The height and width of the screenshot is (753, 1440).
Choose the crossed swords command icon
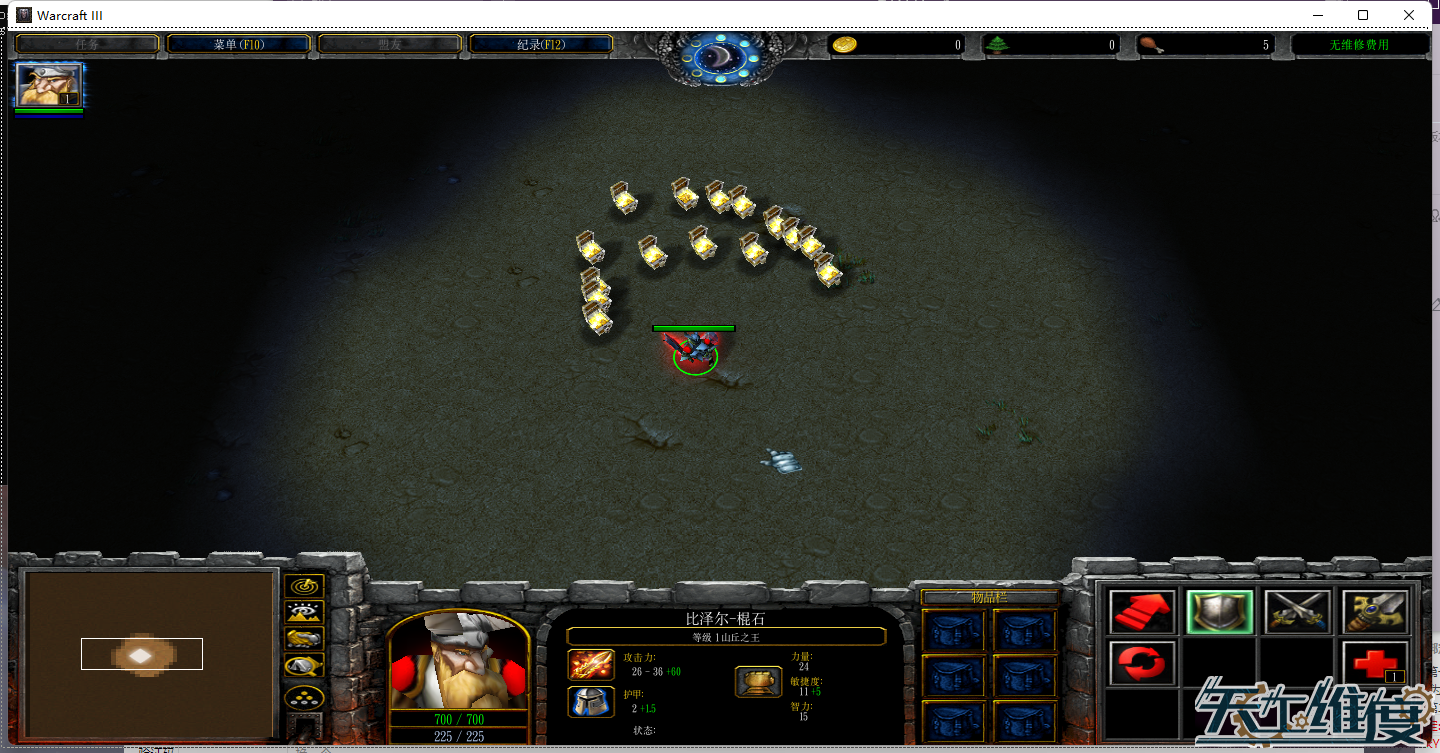pyautogui.click(x=1297, y=611)
